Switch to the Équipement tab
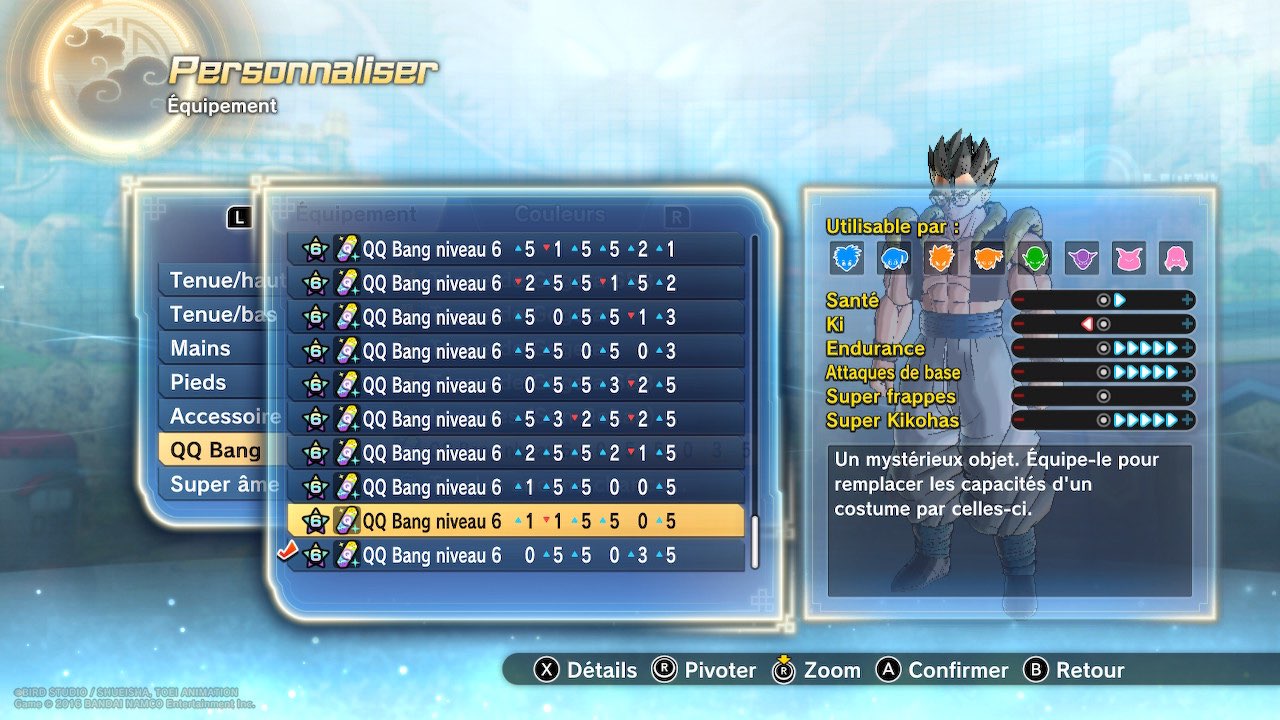 pos(356,214)
